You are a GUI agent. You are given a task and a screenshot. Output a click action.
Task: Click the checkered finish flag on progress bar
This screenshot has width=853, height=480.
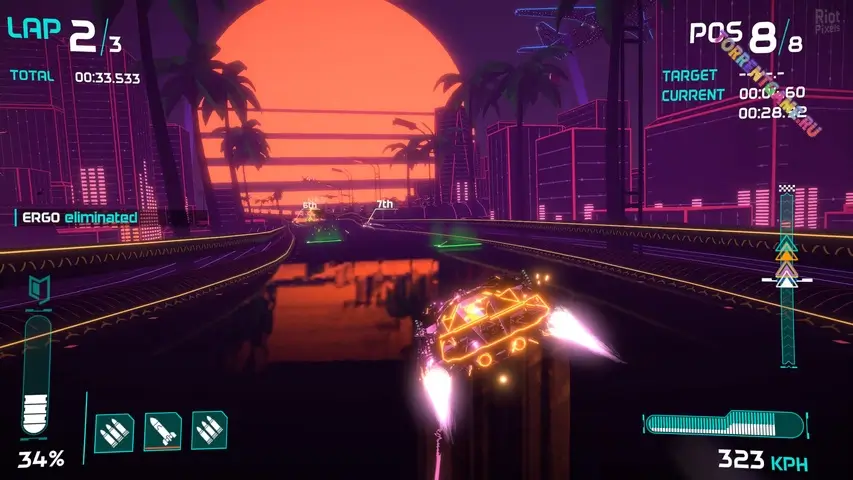(x=787, y=190)
